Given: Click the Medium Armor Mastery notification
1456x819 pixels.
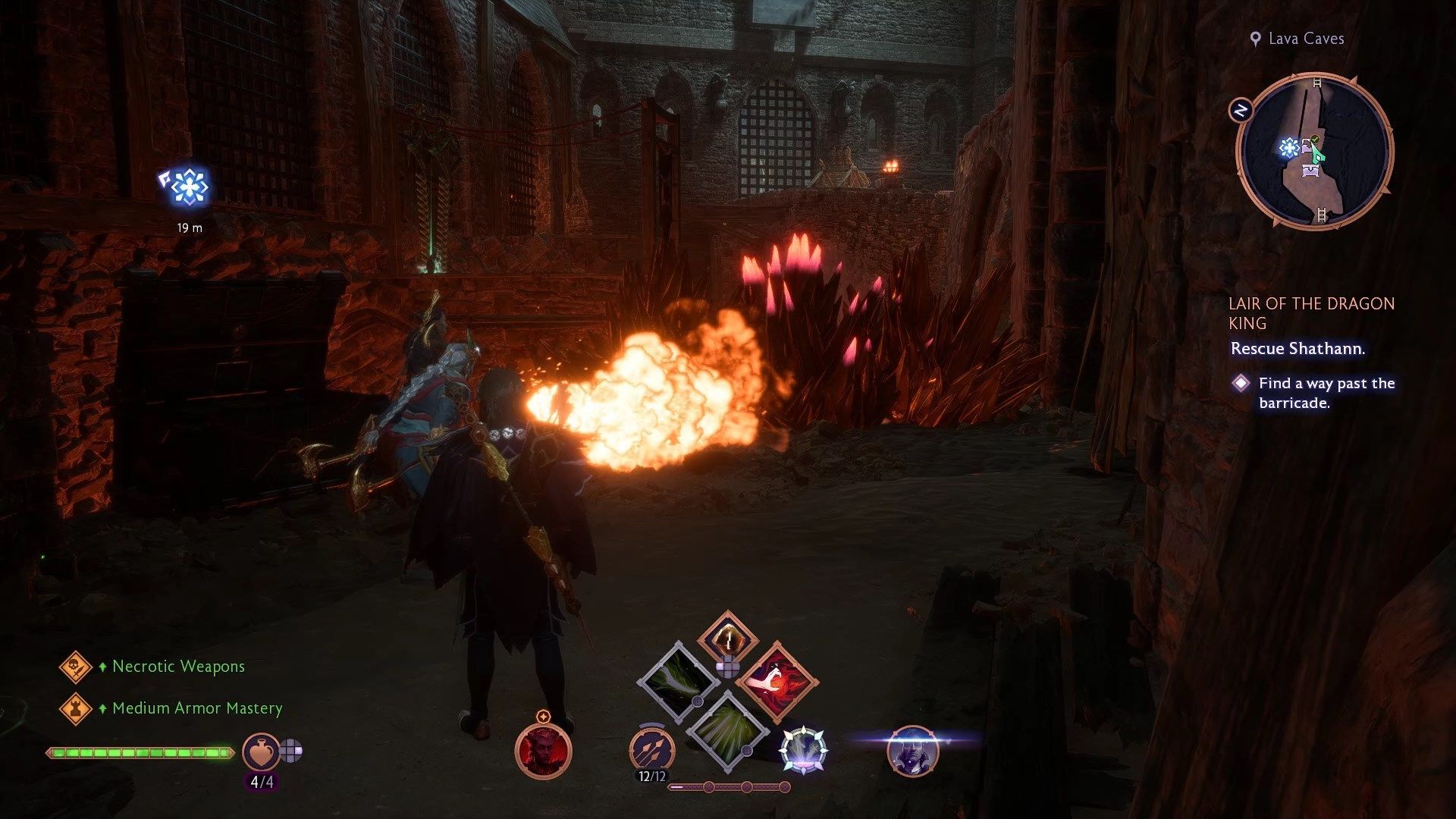Looking at the screenshot, I should (196, 708).
